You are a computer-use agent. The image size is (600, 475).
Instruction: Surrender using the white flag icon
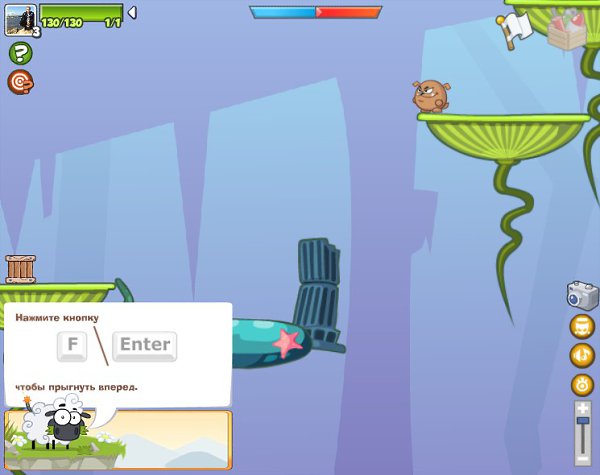point(519,30)
